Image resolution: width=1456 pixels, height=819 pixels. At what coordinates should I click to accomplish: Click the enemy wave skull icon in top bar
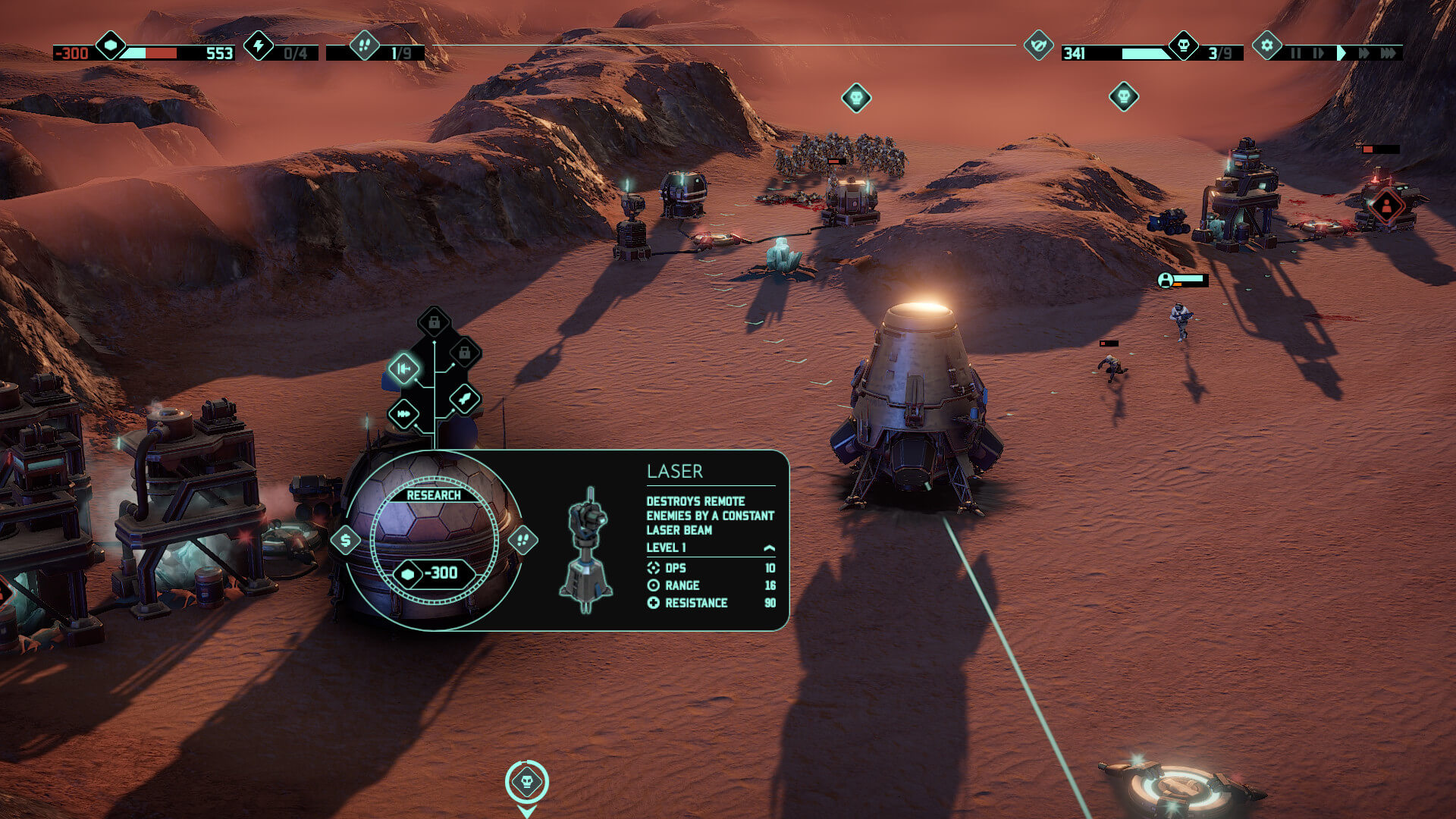point(1183,45)
